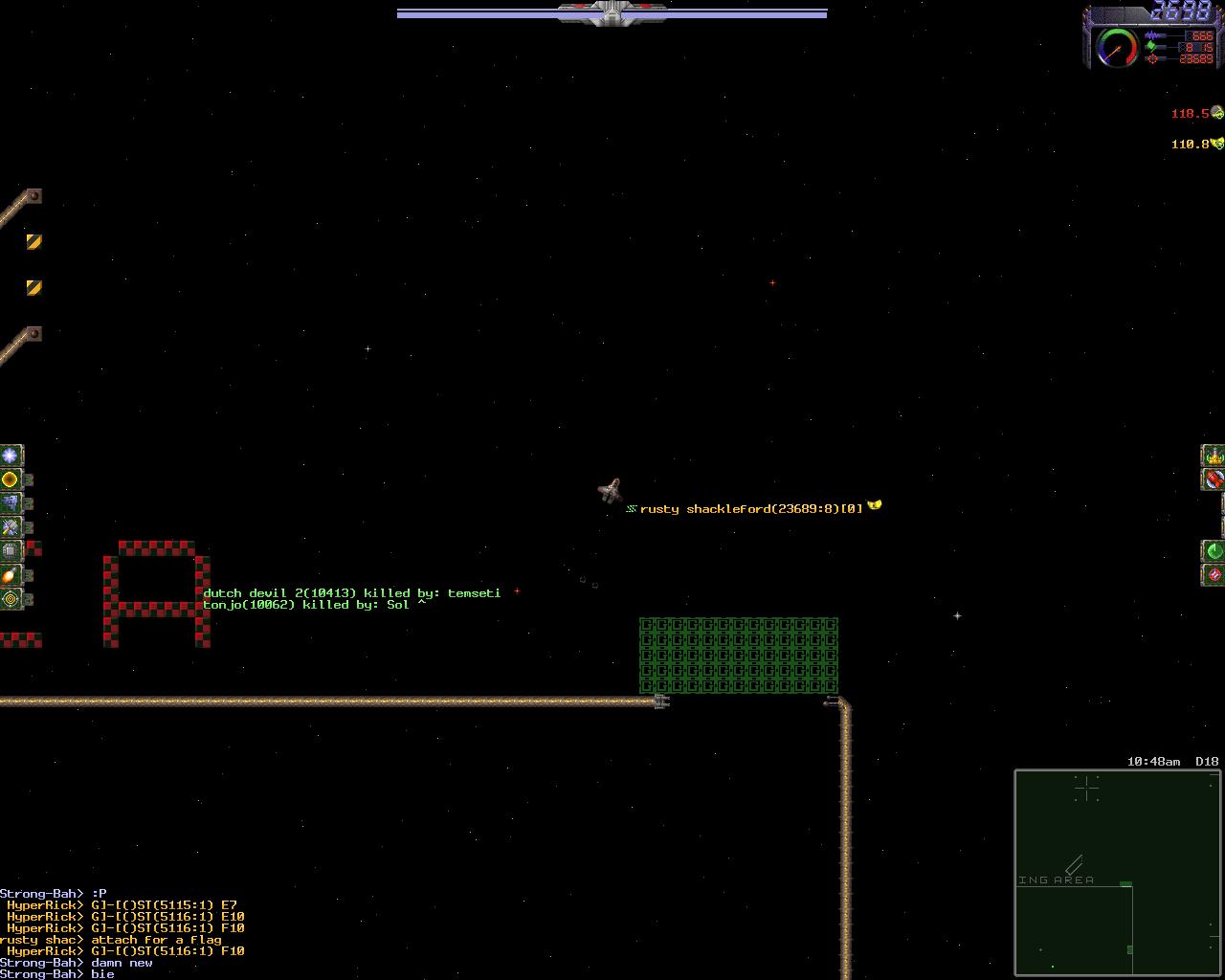Click the decoy ship item icon

coord(11,503)
